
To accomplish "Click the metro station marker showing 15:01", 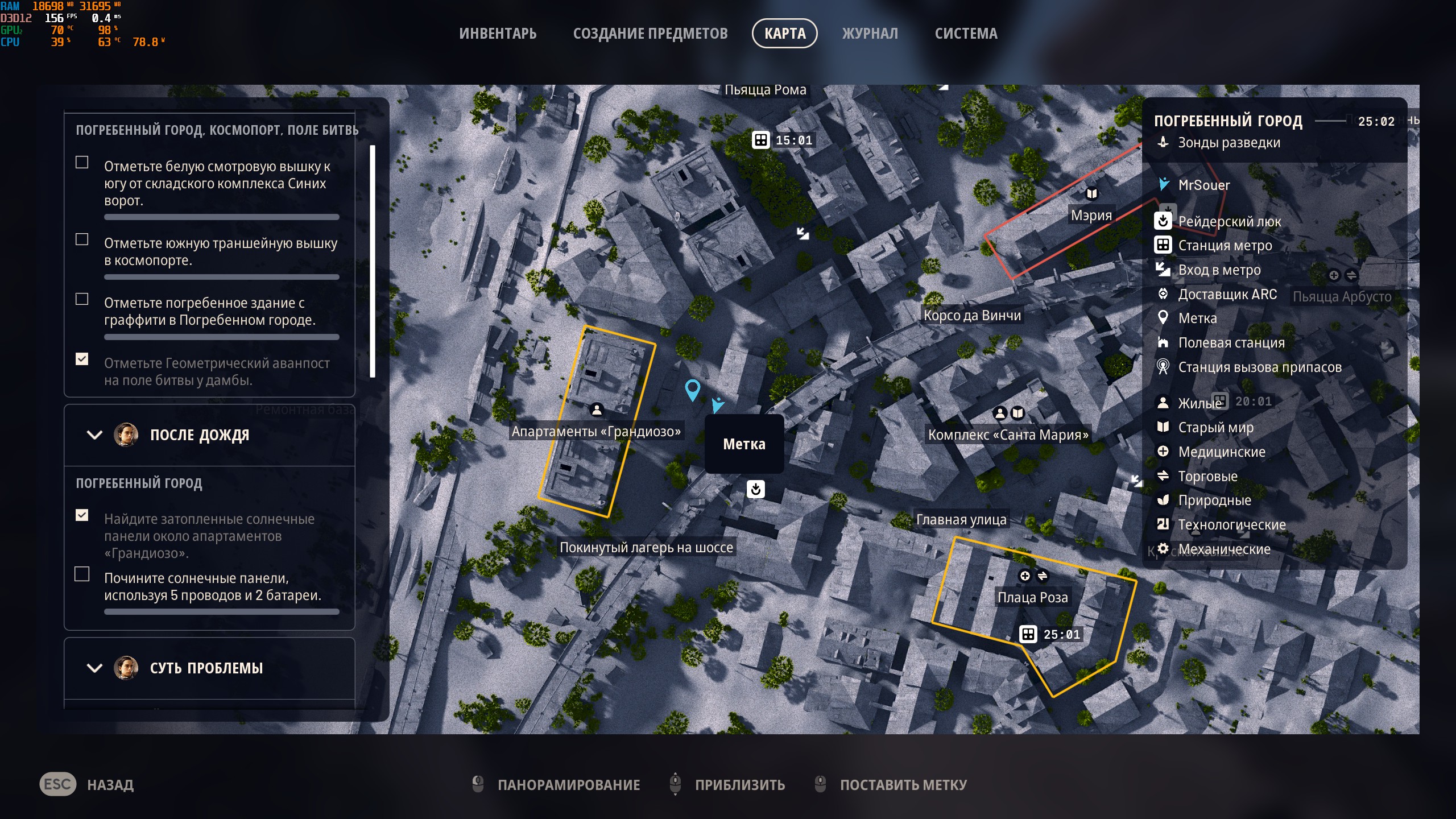I will pos(761,140).
